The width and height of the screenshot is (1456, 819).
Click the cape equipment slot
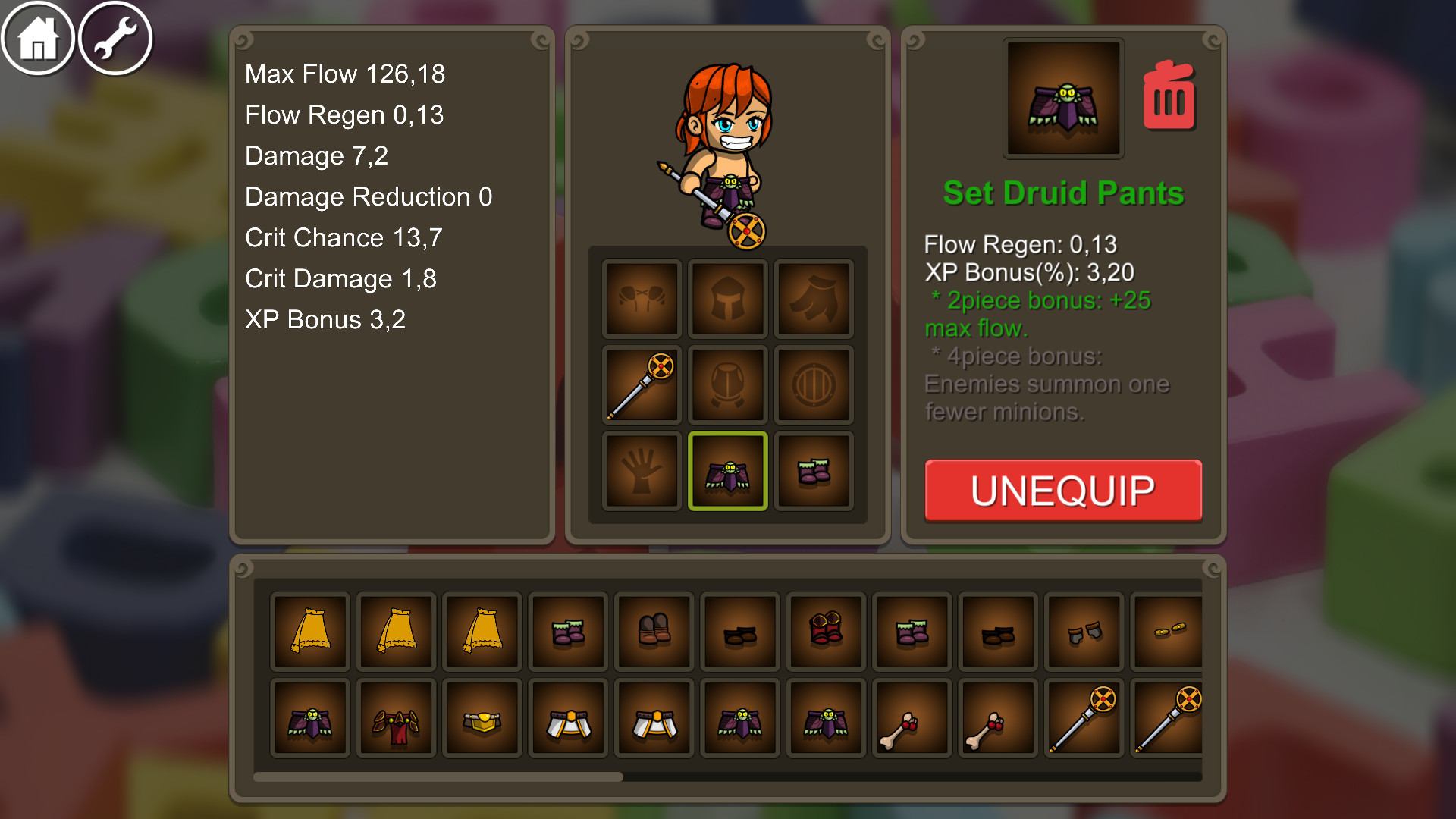(813, 298)
